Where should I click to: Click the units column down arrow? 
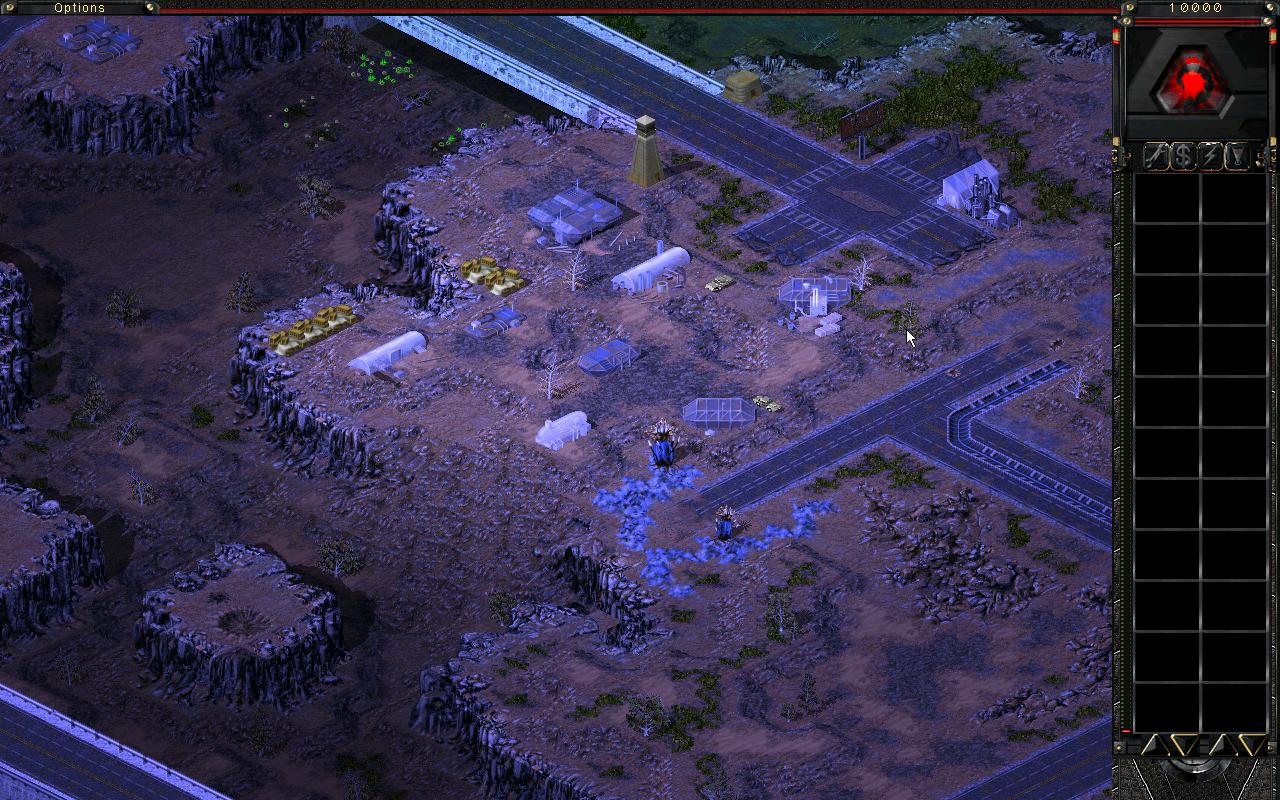1251,744
